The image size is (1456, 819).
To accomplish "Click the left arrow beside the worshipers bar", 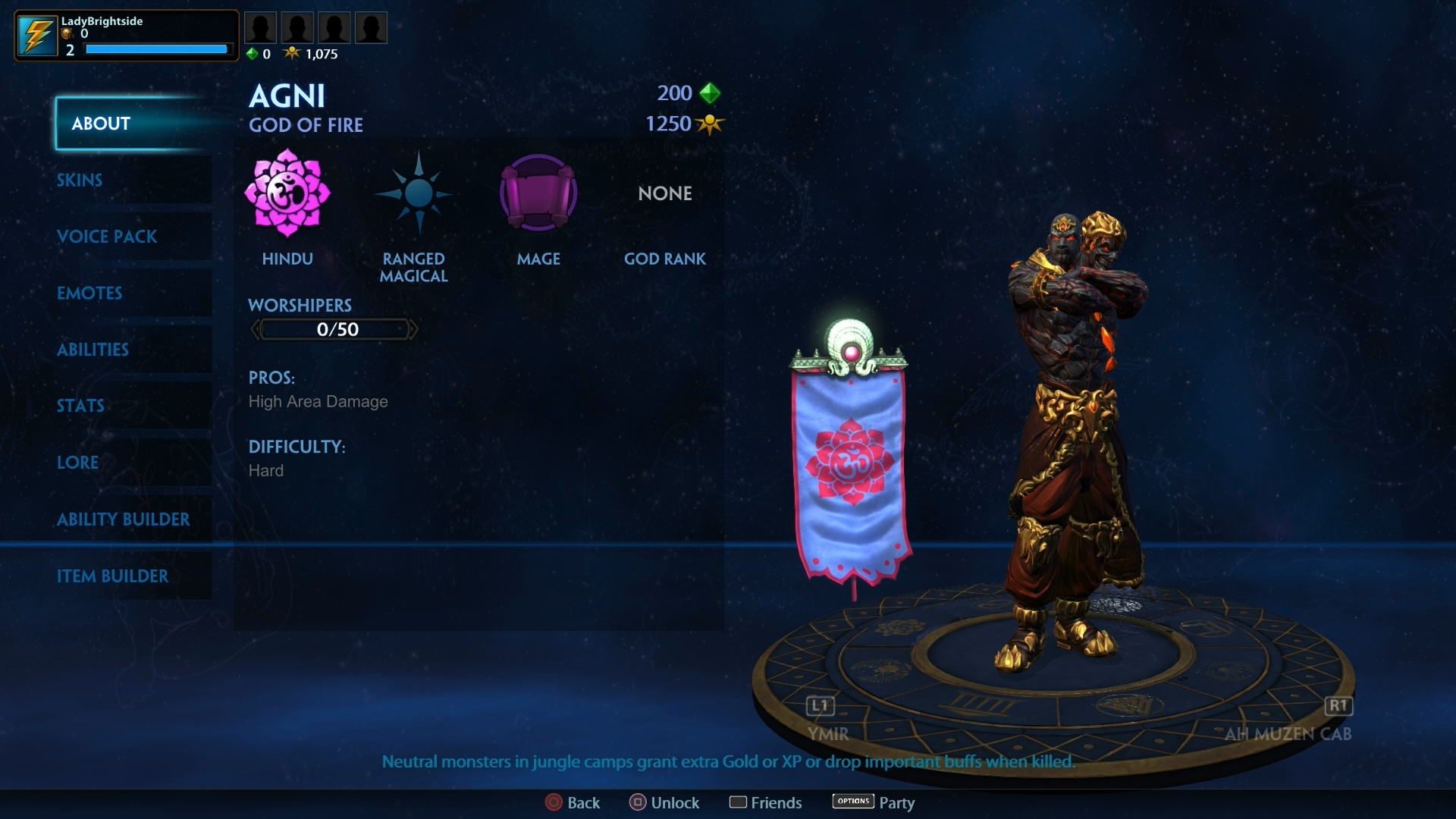I will click(x=255, y=329).
